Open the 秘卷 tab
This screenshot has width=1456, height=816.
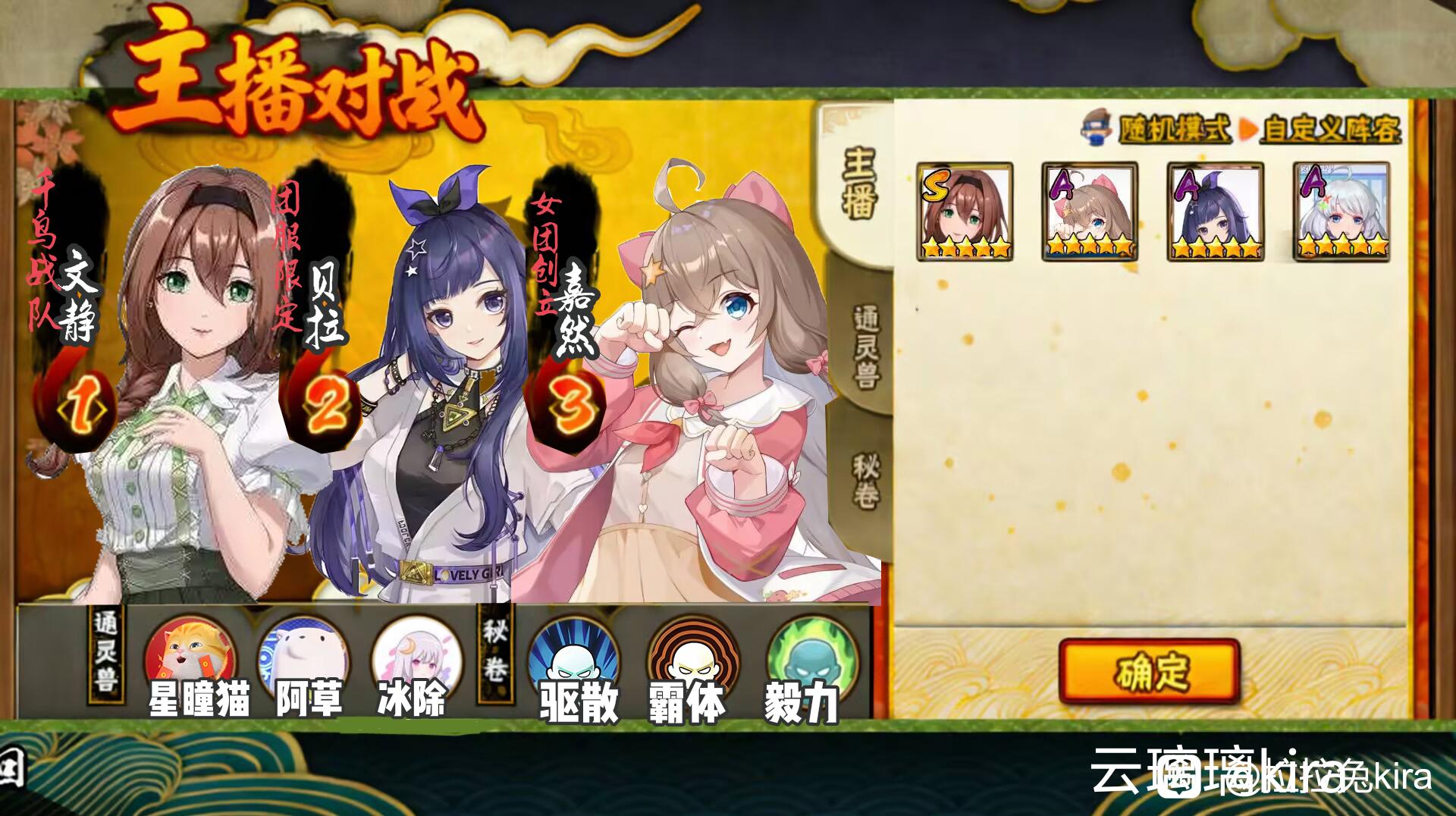pyautogui.click(x=866, y=481)
